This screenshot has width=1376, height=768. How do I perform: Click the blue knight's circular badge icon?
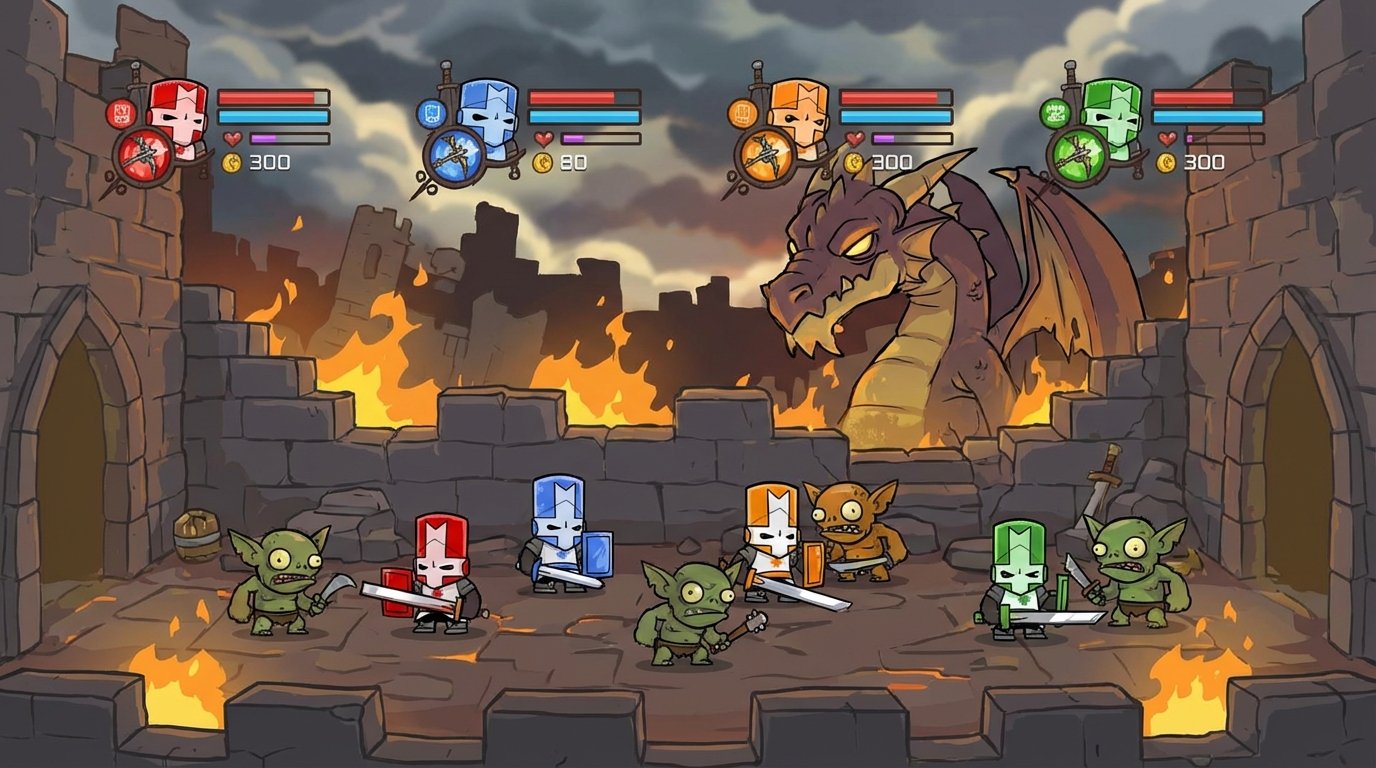(432, 112)
